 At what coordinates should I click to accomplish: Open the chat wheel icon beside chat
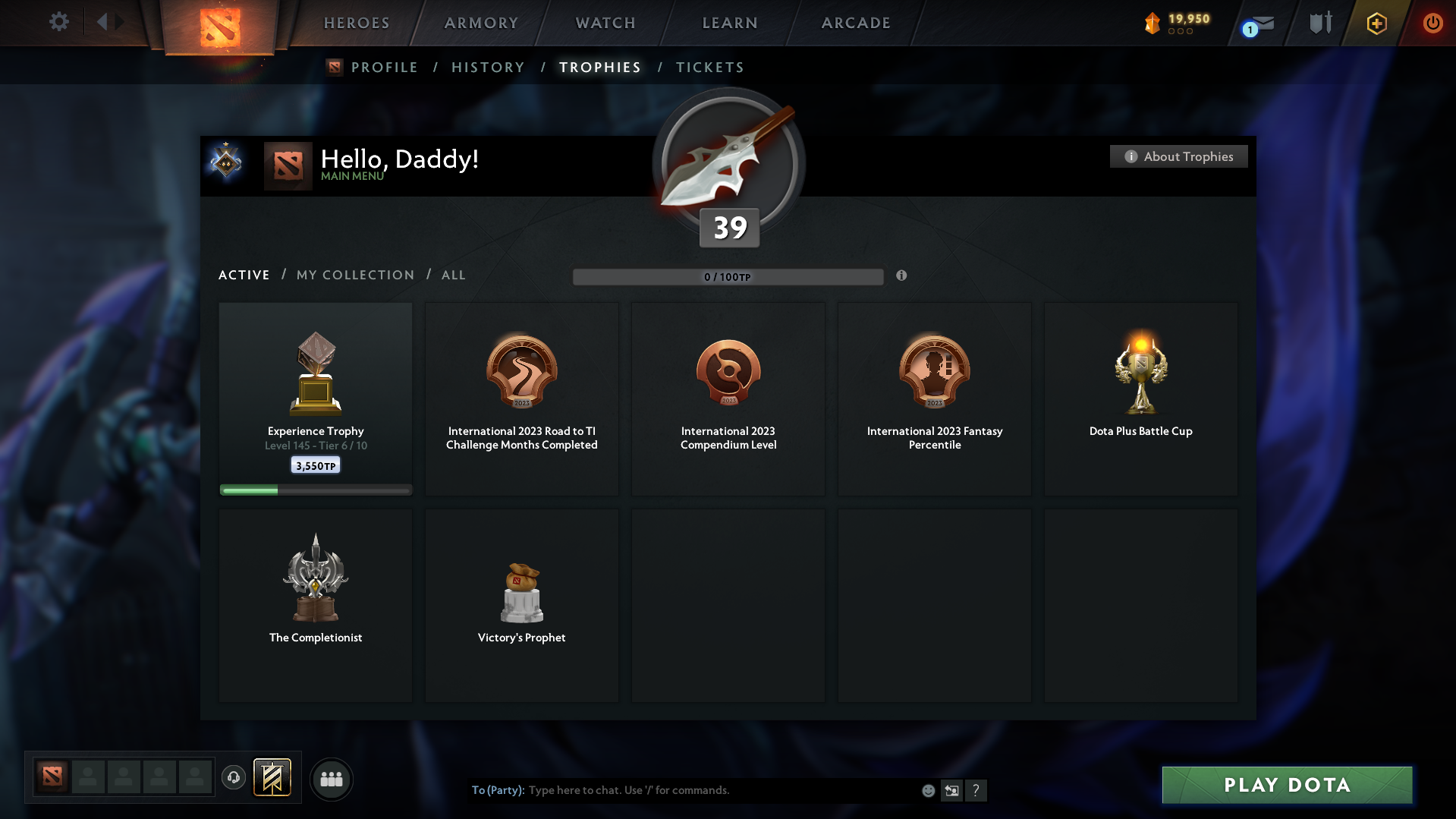[951, 790]
